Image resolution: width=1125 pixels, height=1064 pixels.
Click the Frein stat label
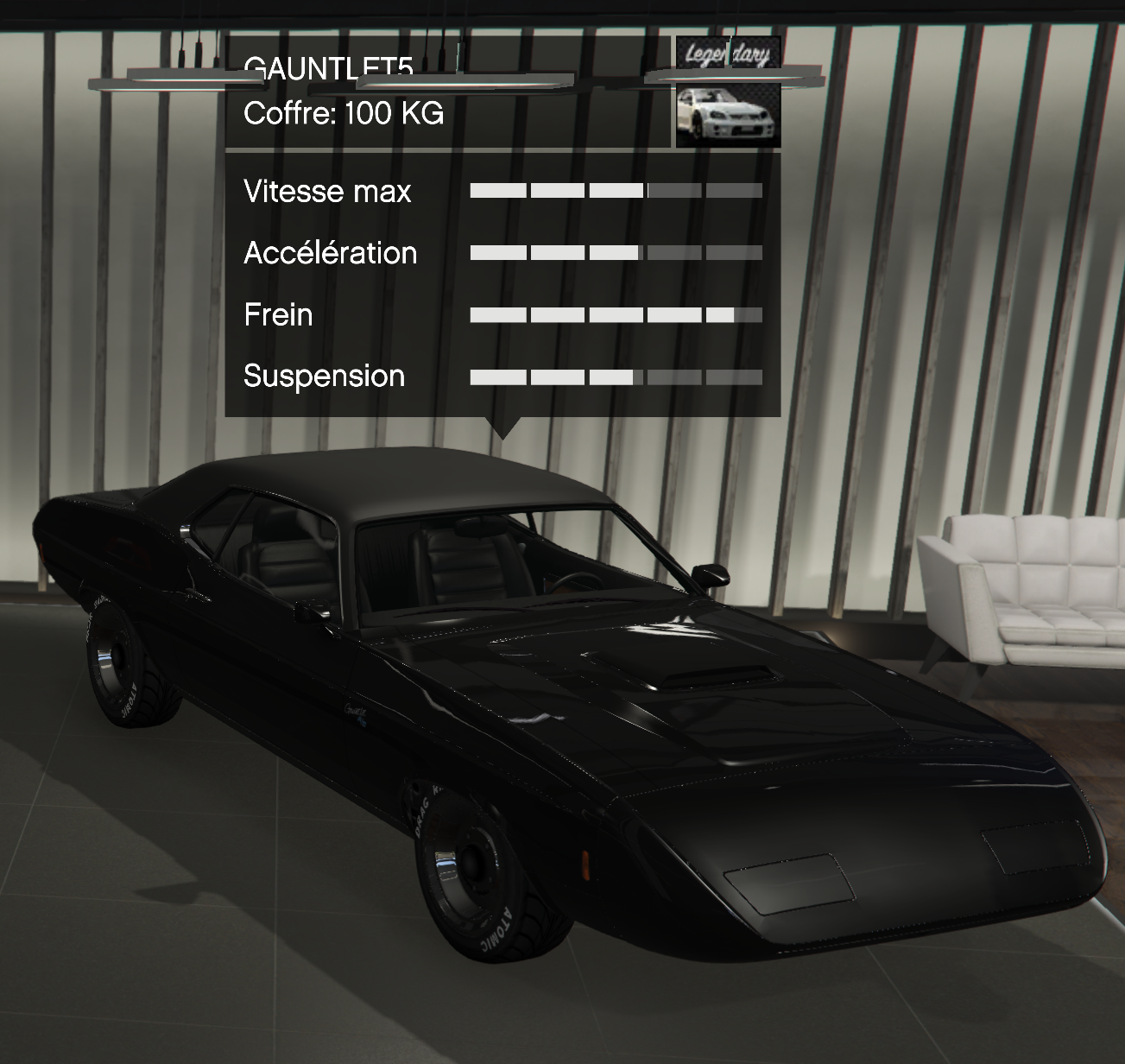tap(278, 315)
